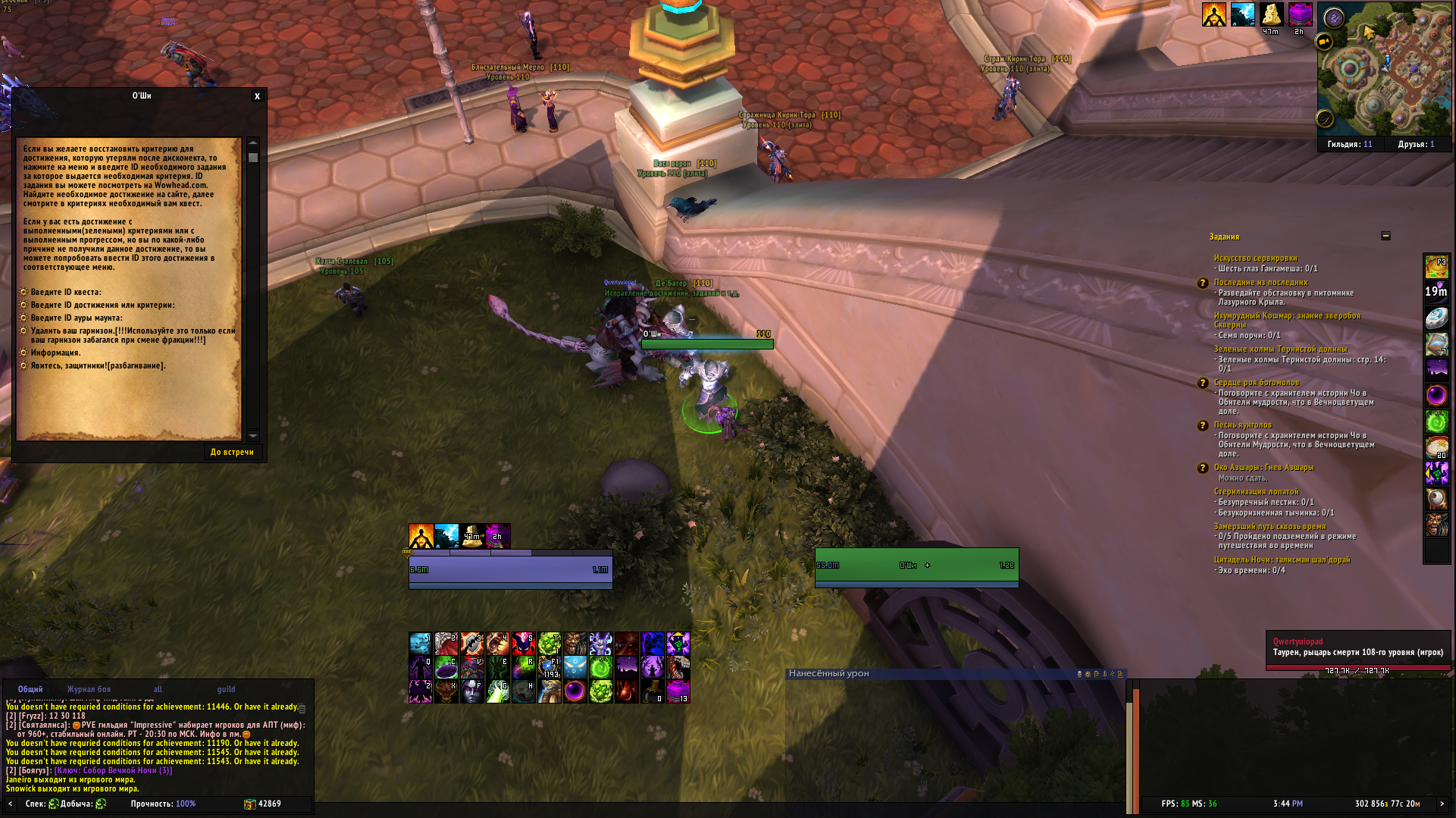Open the 'Последние из последних' tracked quest
1456x818 pixels.
pyautogui.click(x=1260, y=282)
